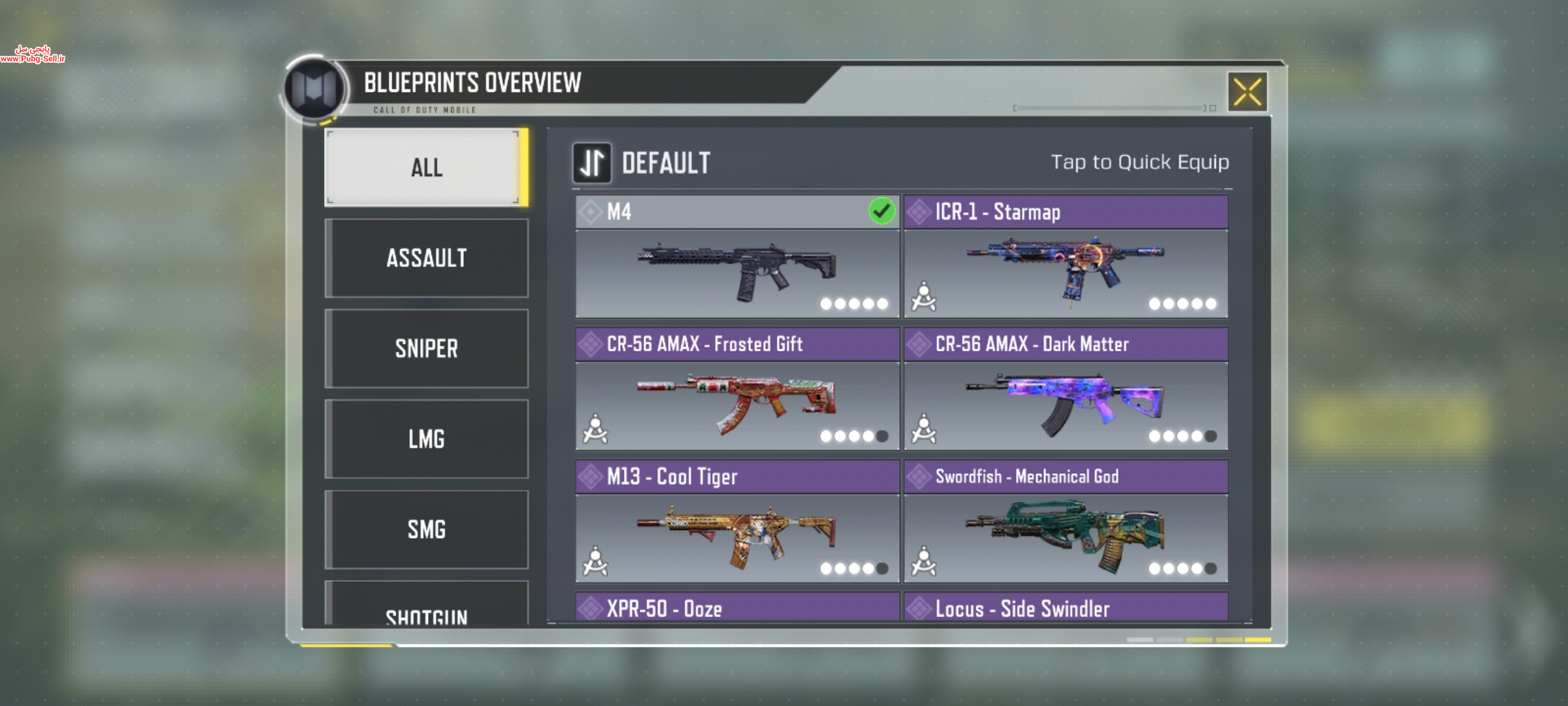Close the Blueprints Overview window
Screen dimensions: 1568x706
(x=1247, y=92)
